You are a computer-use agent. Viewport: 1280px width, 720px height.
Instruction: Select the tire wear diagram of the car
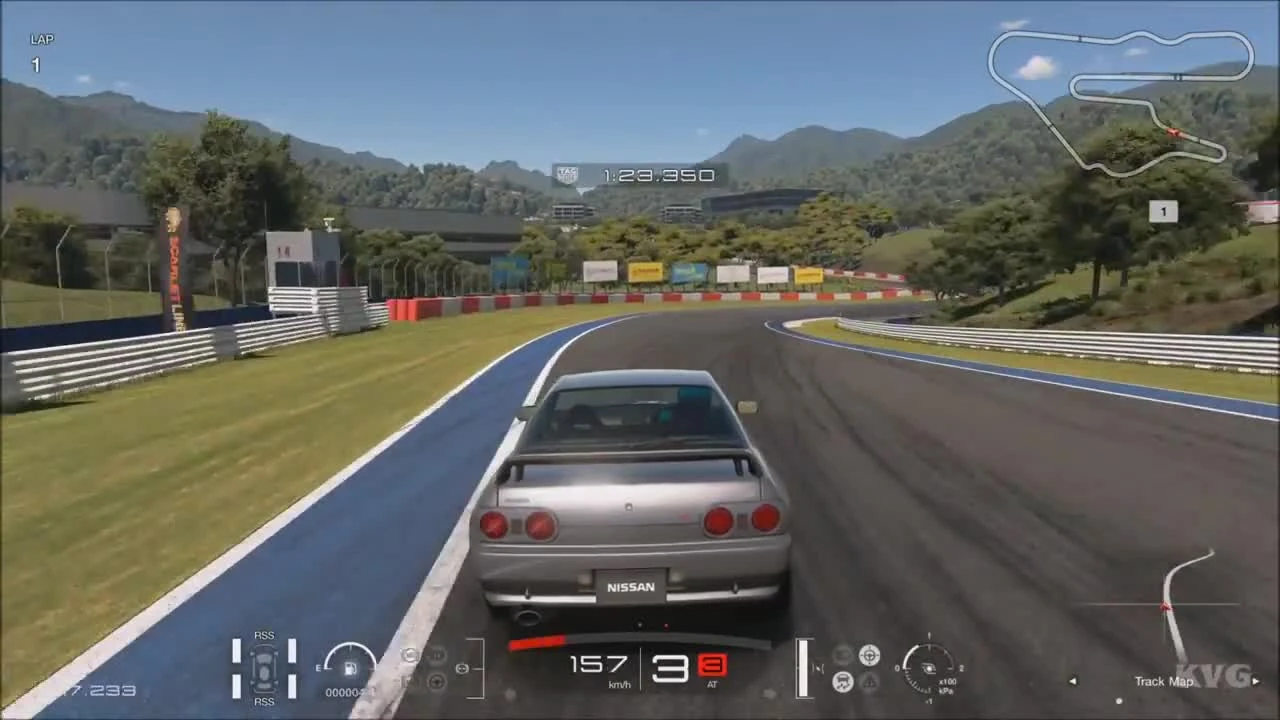(264, 668)
